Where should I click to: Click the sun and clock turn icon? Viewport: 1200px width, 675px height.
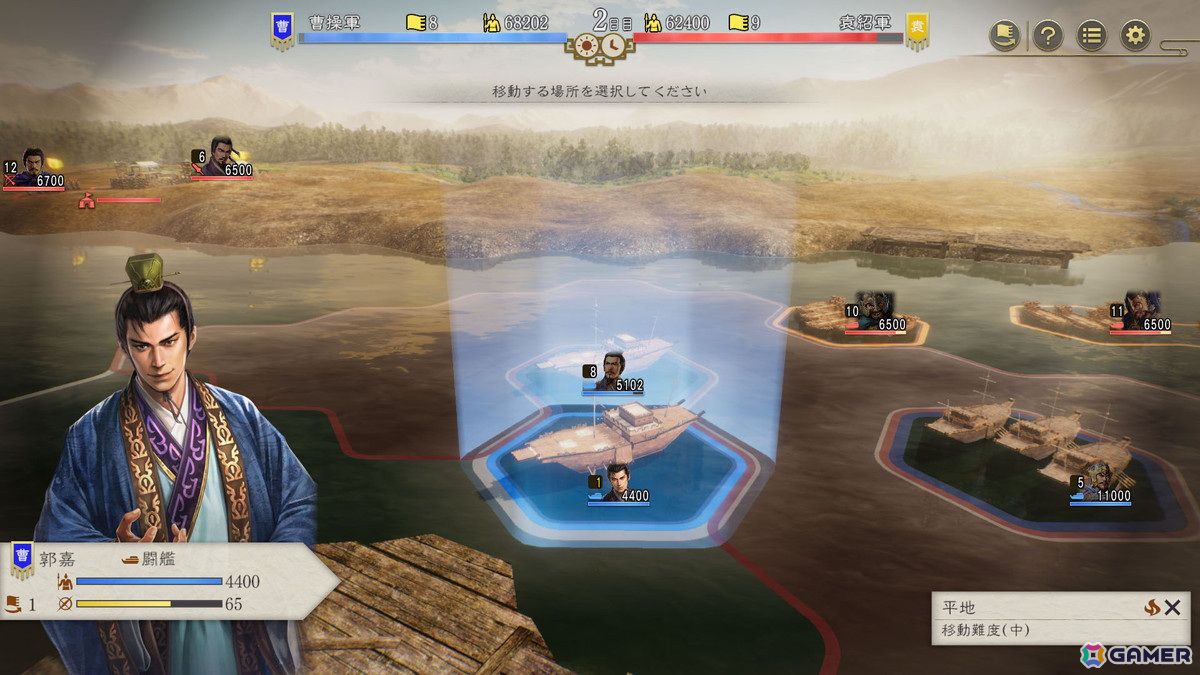599,46
